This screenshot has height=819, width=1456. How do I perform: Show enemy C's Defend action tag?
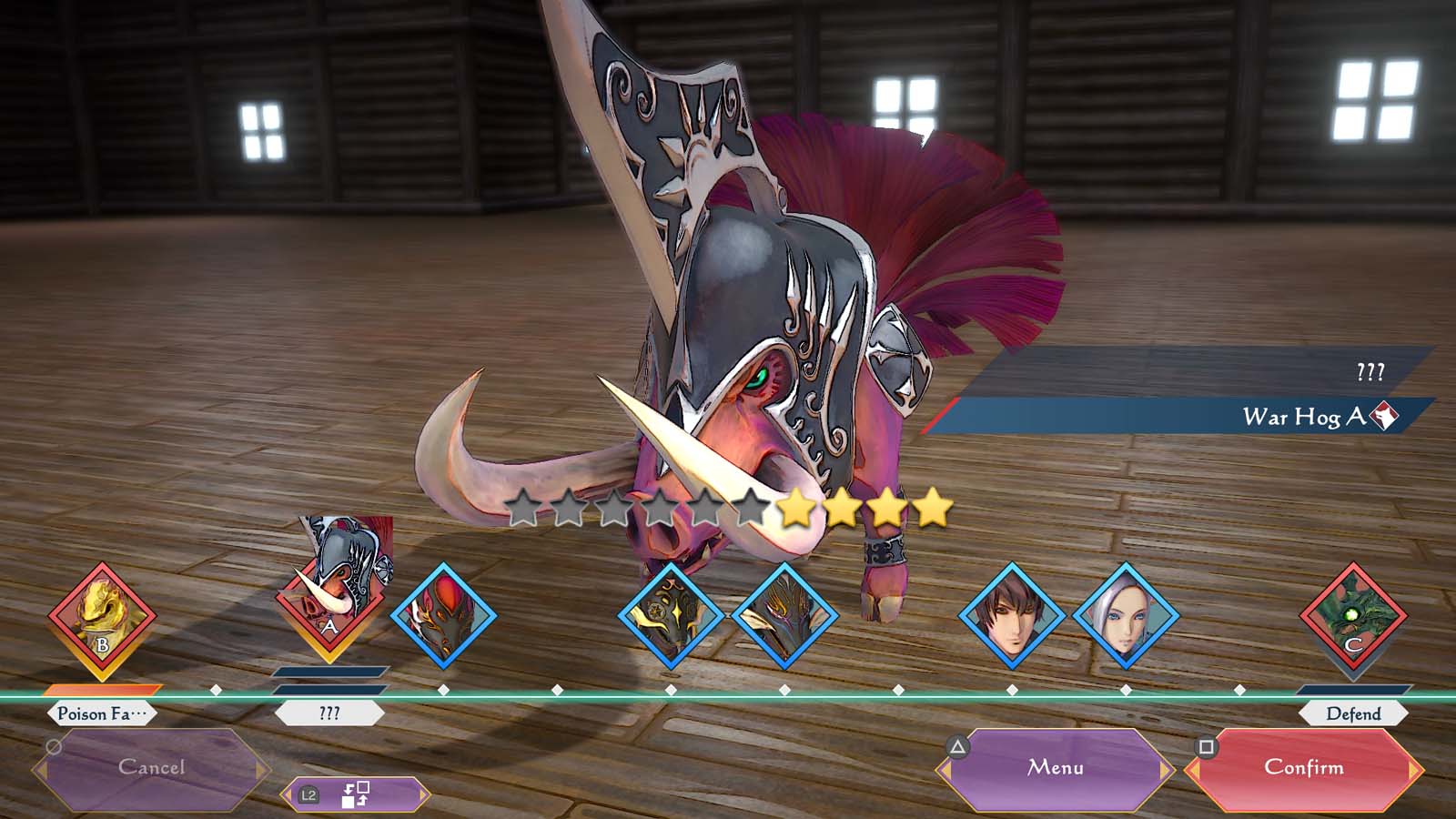1353,713
